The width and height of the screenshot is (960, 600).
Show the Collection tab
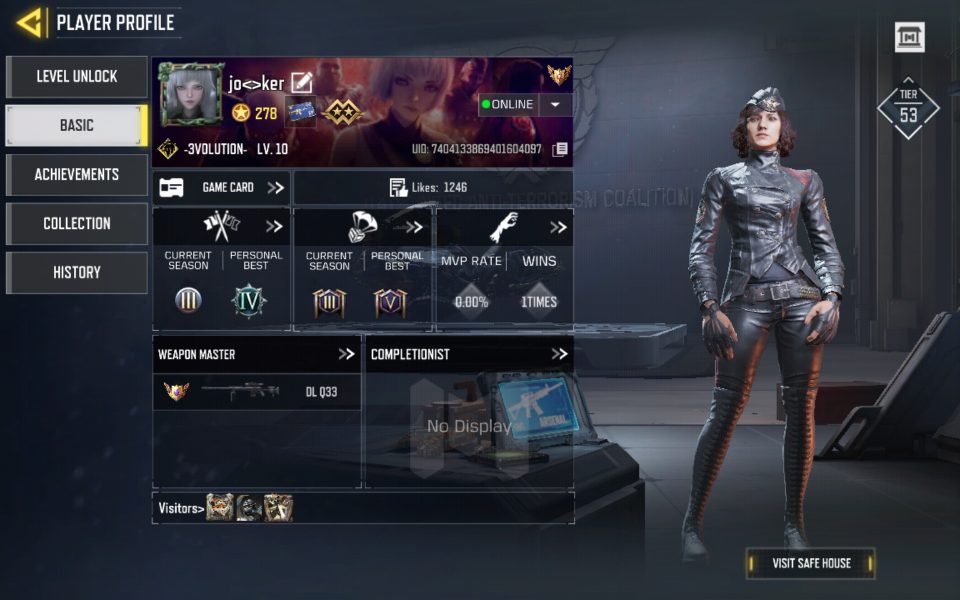[77, 223]
